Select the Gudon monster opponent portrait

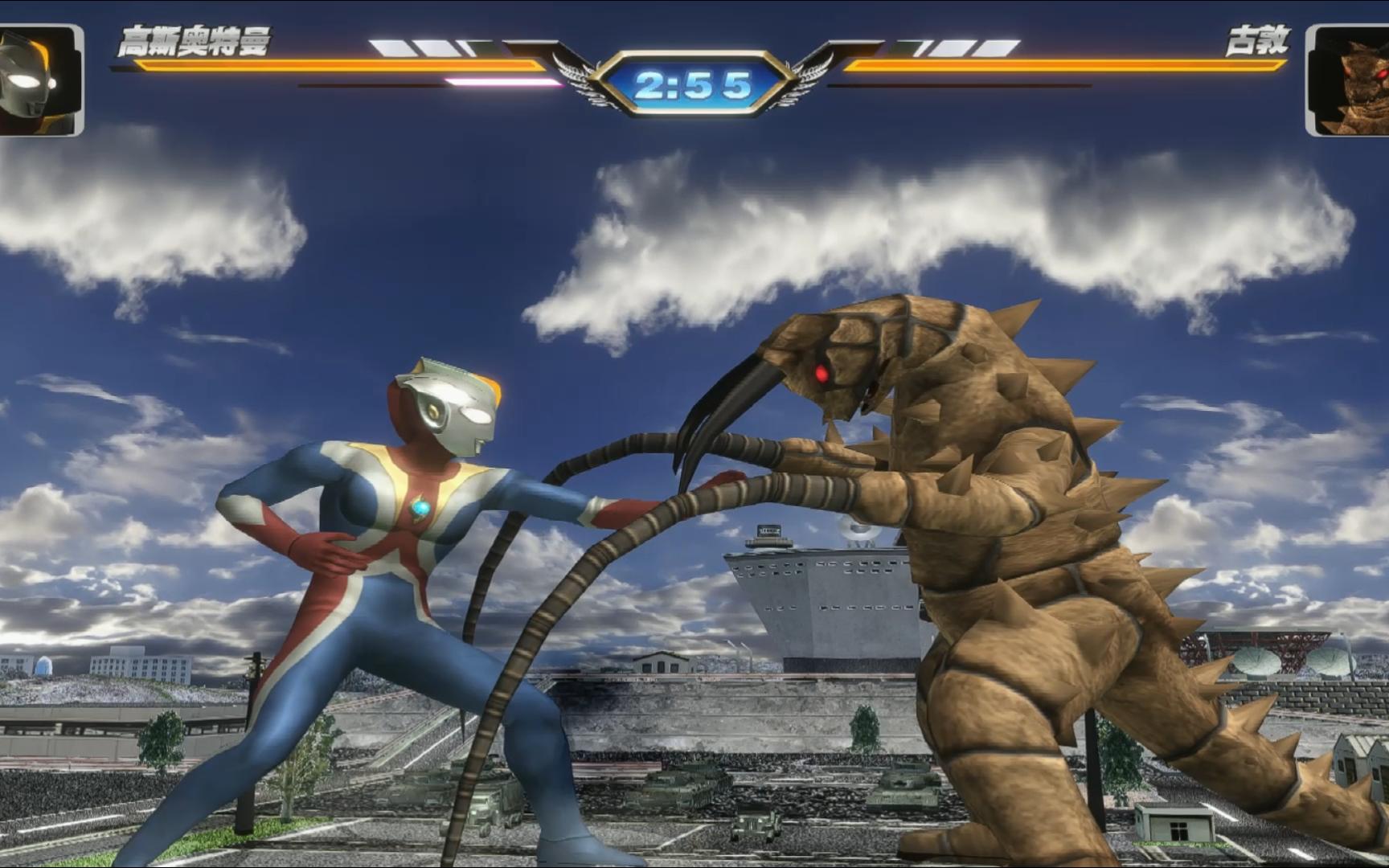[1348, 80]
